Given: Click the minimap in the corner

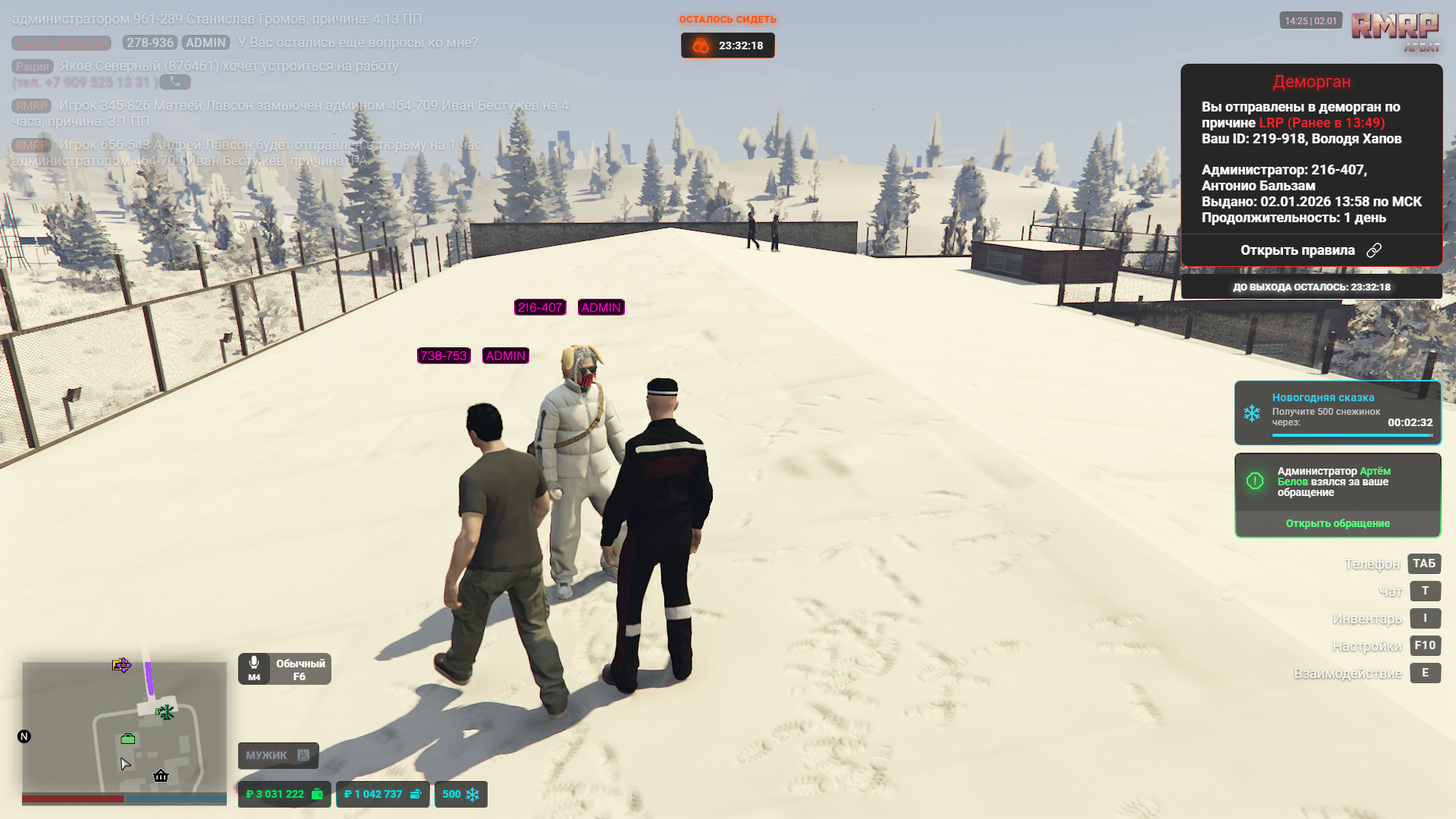Looking at the screenshot, I should [124, 728].
